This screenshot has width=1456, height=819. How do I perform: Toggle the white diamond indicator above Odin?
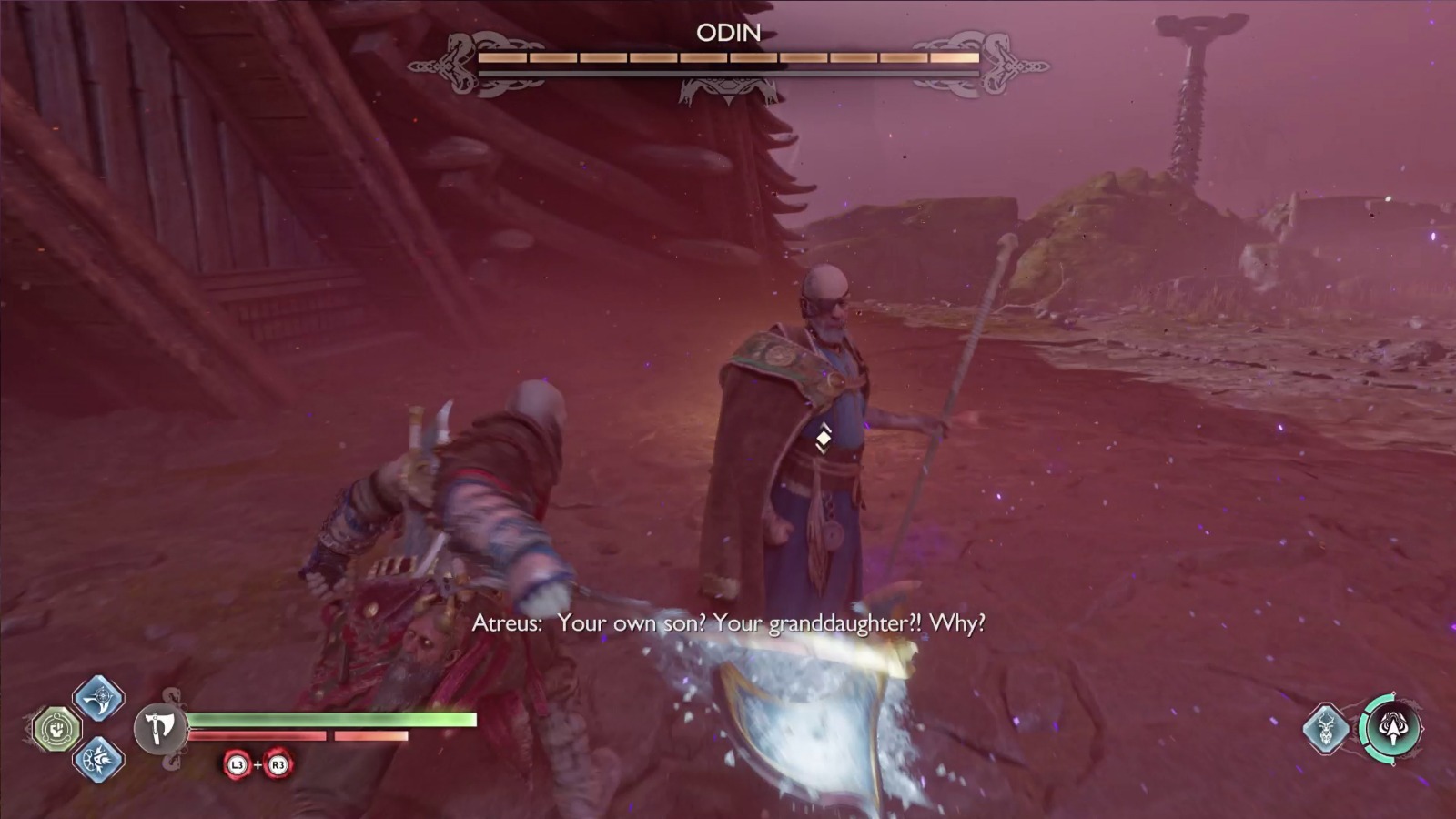pyautogui.click(x=824, y=440)
